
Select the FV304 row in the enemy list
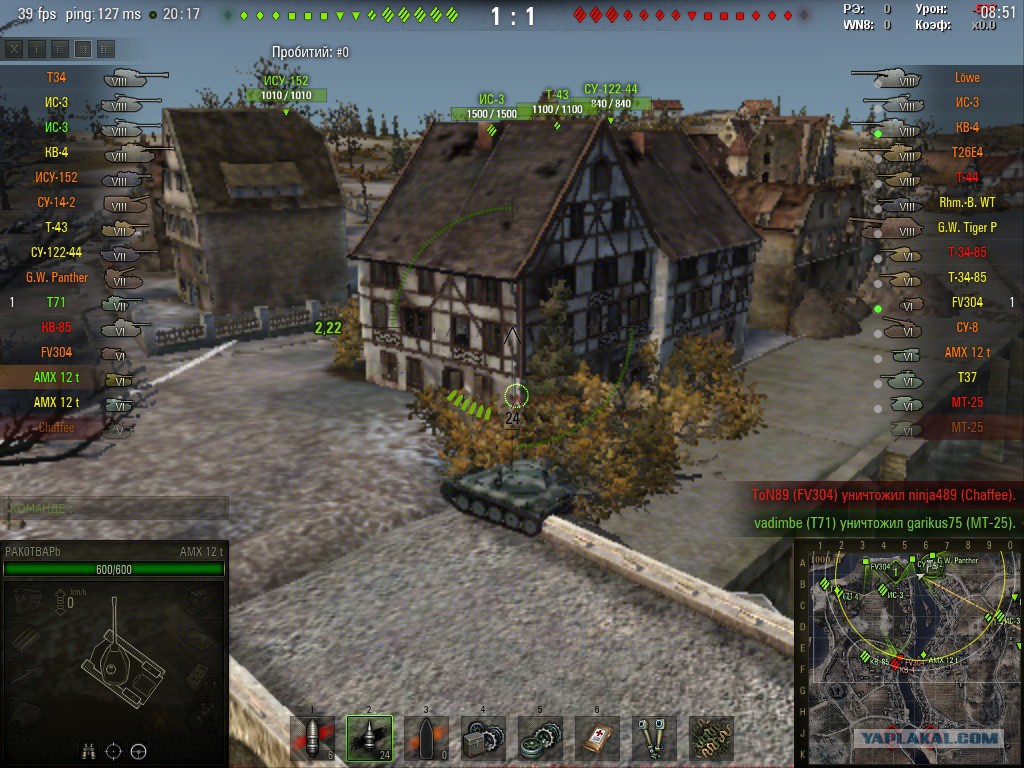967,302
